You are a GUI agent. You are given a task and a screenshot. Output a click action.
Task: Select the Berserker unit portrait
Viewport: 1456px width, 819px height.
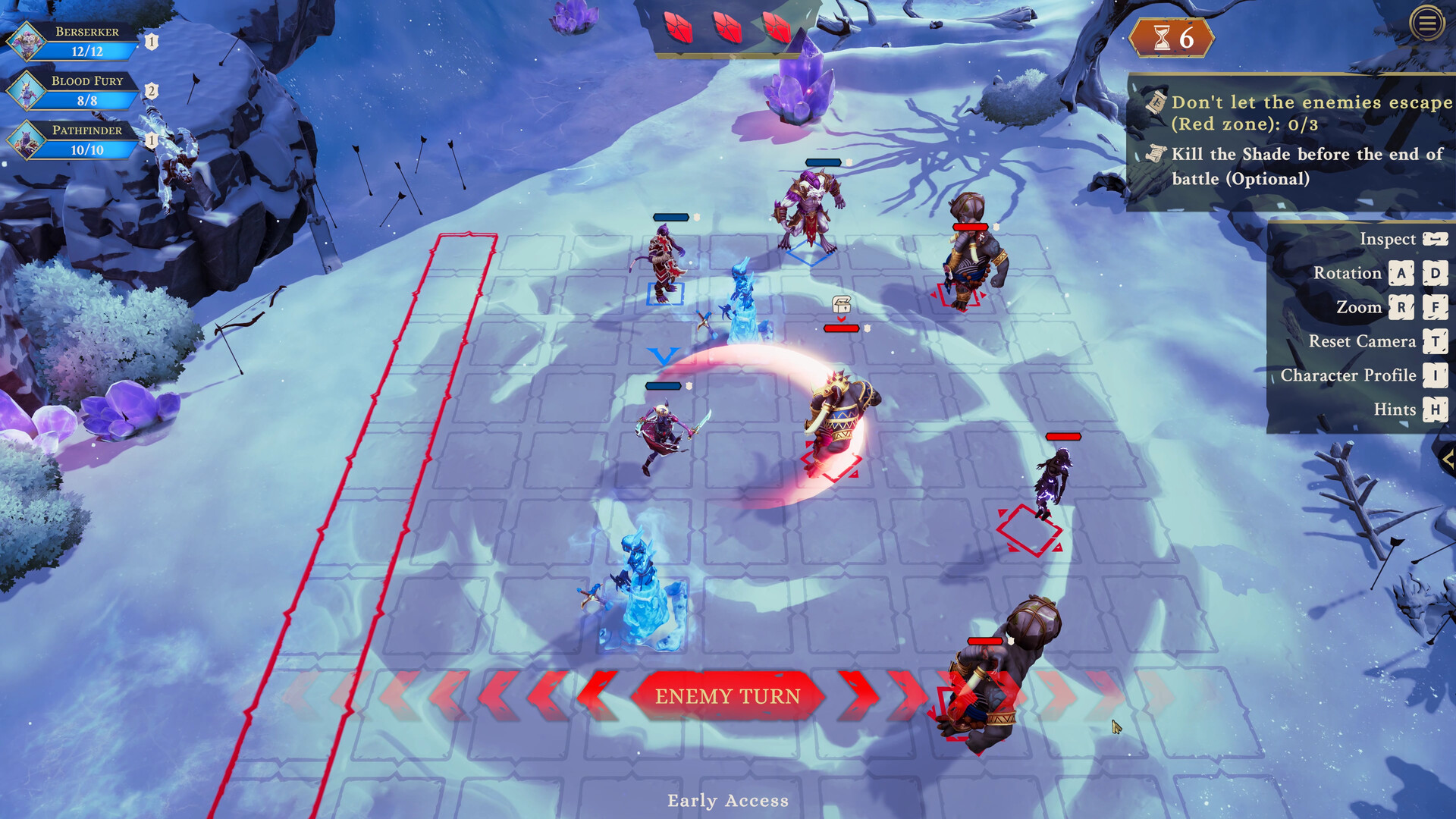point(27,42)
